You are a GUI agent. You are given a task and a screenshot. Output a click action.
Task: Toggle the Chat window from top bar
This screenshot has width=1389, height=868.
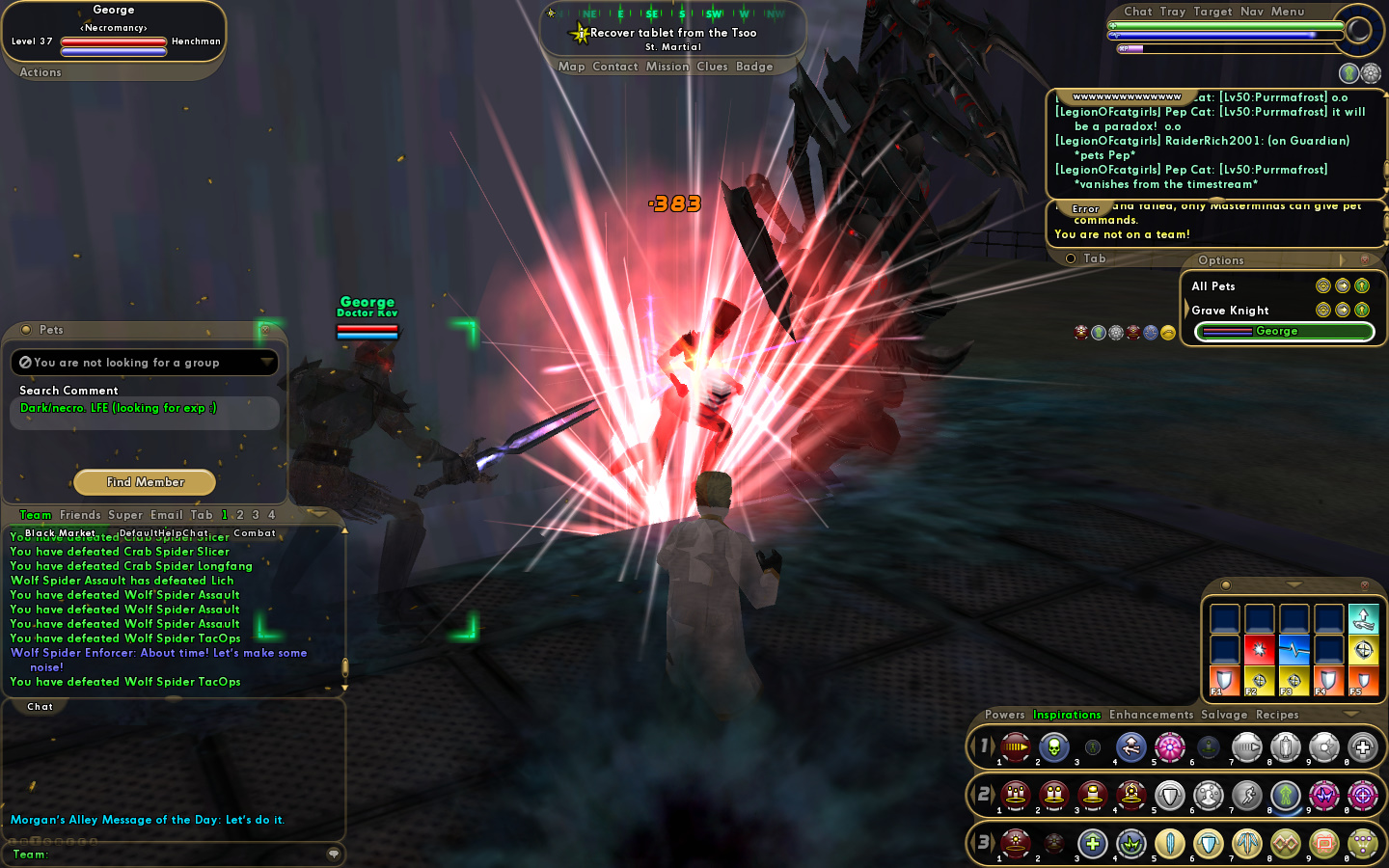[x=1137, y=12]
